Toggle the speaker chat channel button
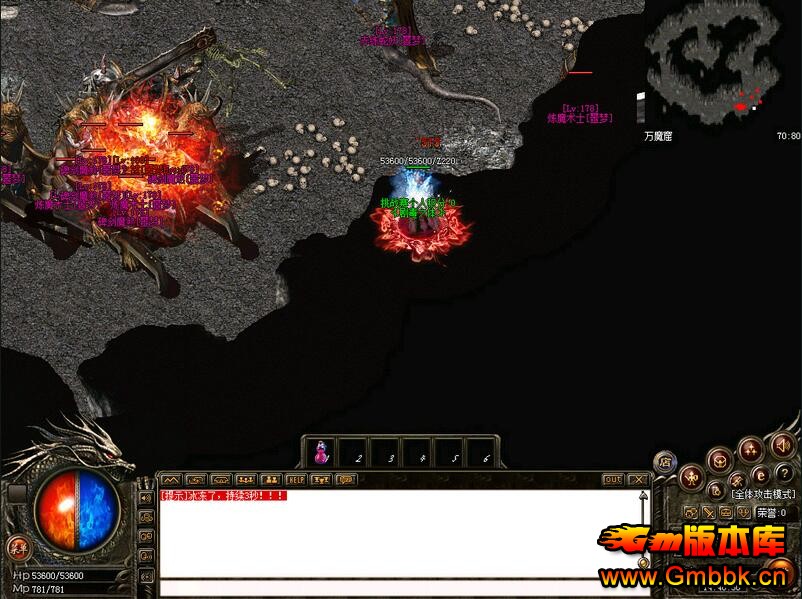Viewport: 802px width, 599px height. (146, 496)
